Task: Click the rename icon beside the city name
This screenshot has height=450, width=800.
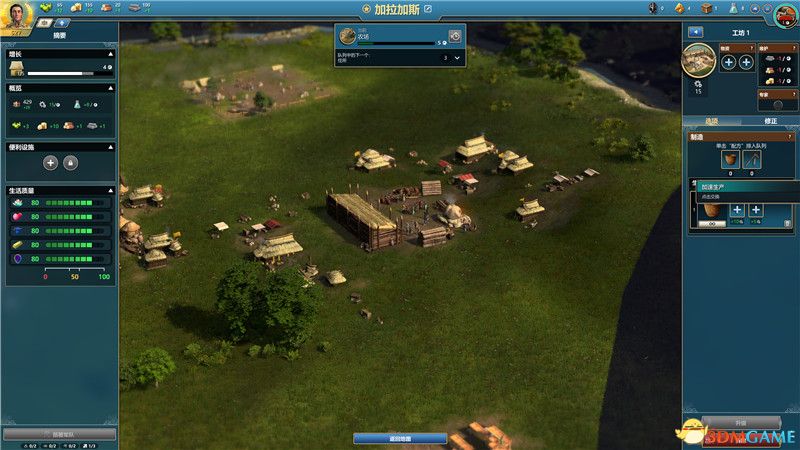Action: click(428, 9)
